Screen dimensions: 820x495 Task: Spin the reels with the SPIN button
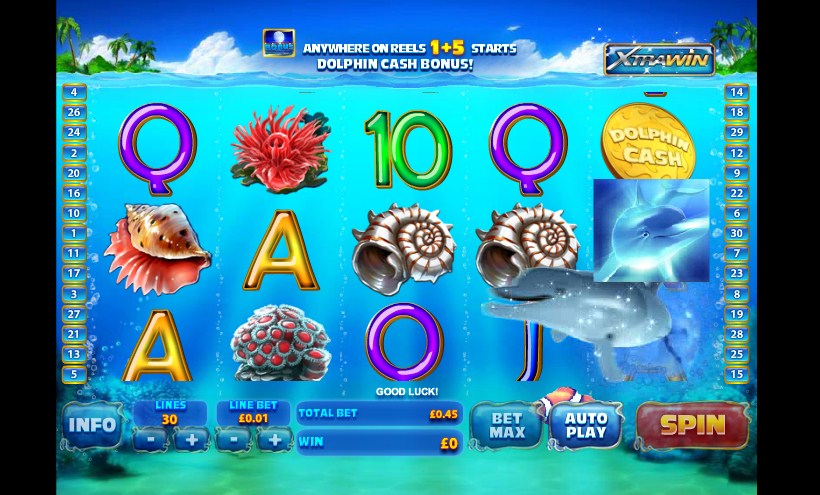pos(692,424)
